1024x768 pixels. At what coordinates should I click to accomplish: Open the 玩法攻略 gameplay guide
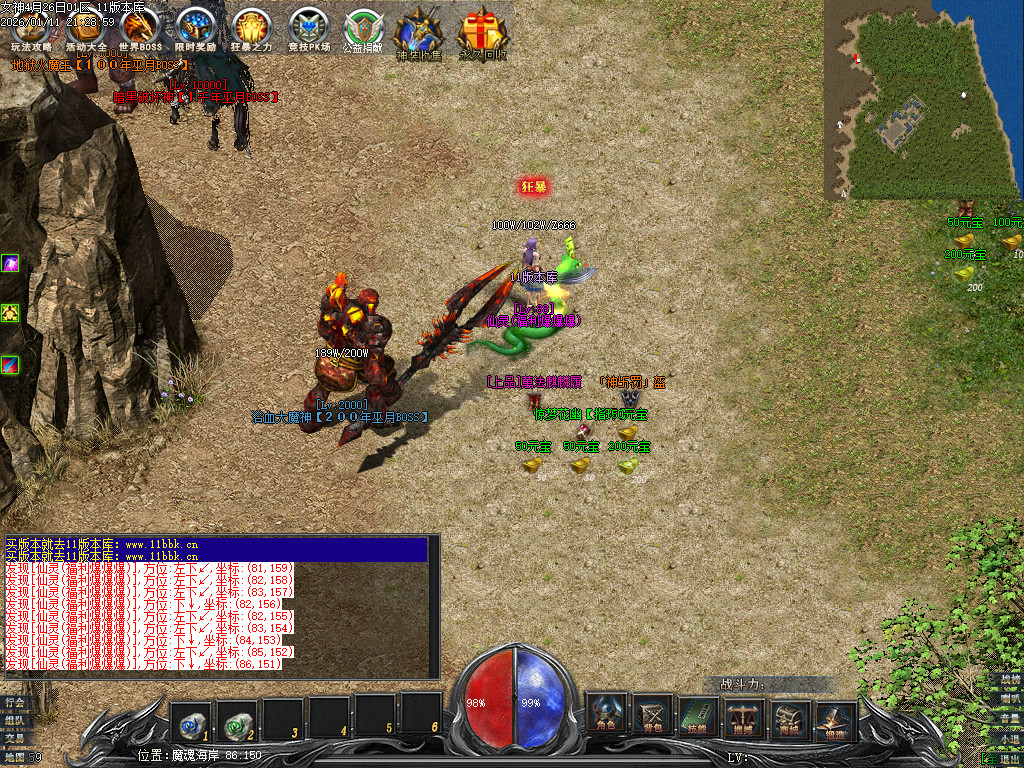29,28
